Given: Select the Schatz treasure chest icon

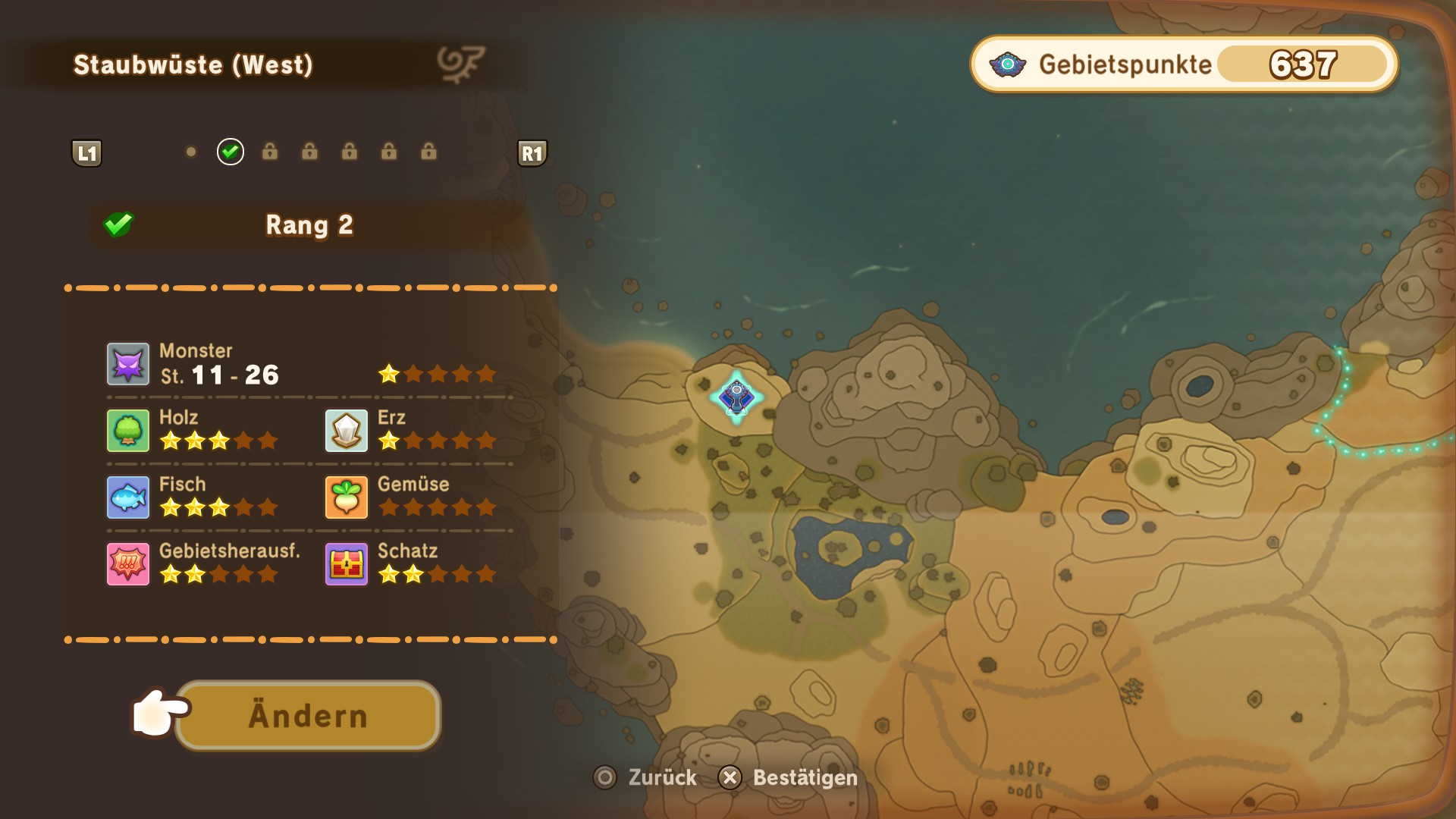Looking at the screenshot, I should pyautogui.click(x=347, y=564).
